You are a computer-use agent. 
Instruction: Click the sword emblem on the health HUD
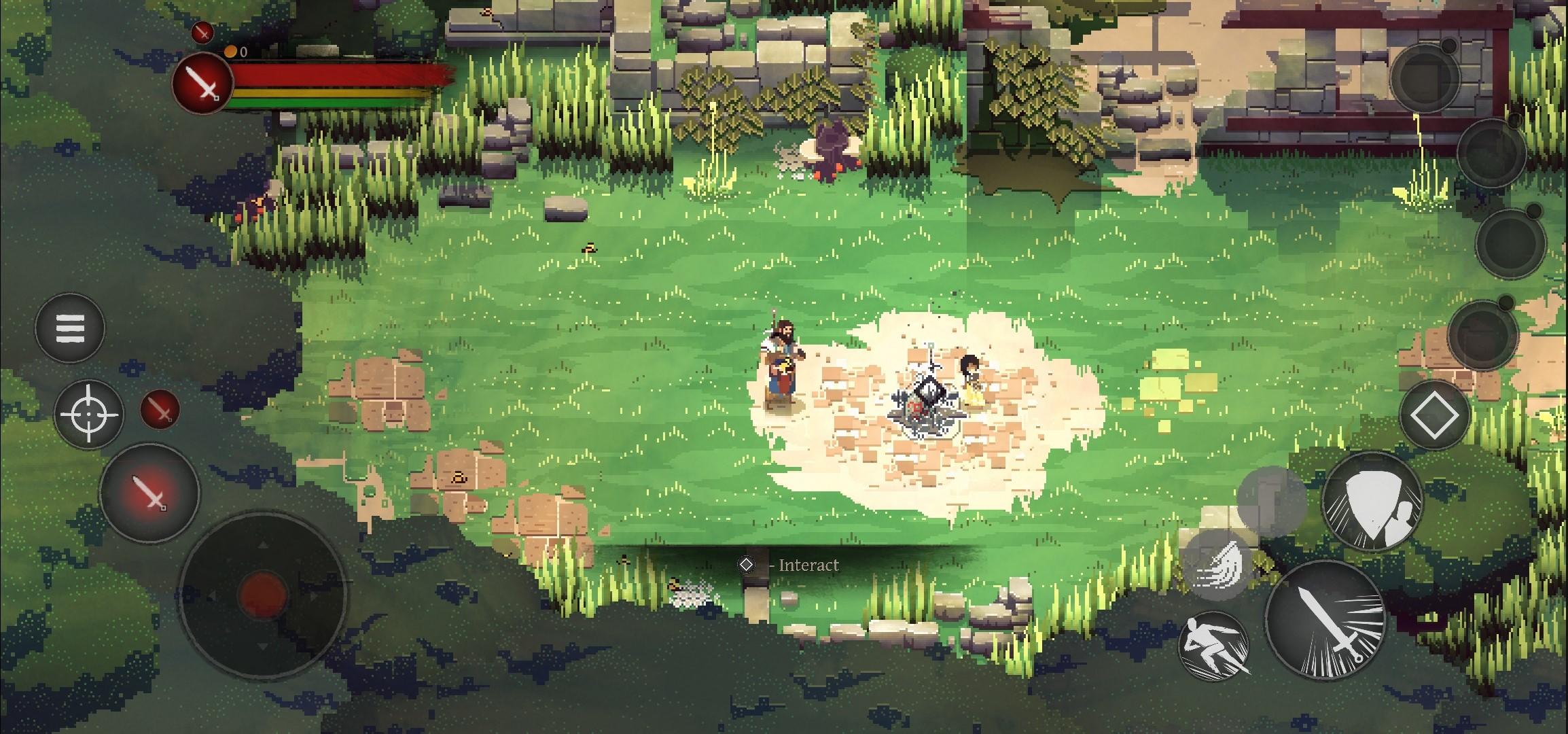click(x=201, y=84)
